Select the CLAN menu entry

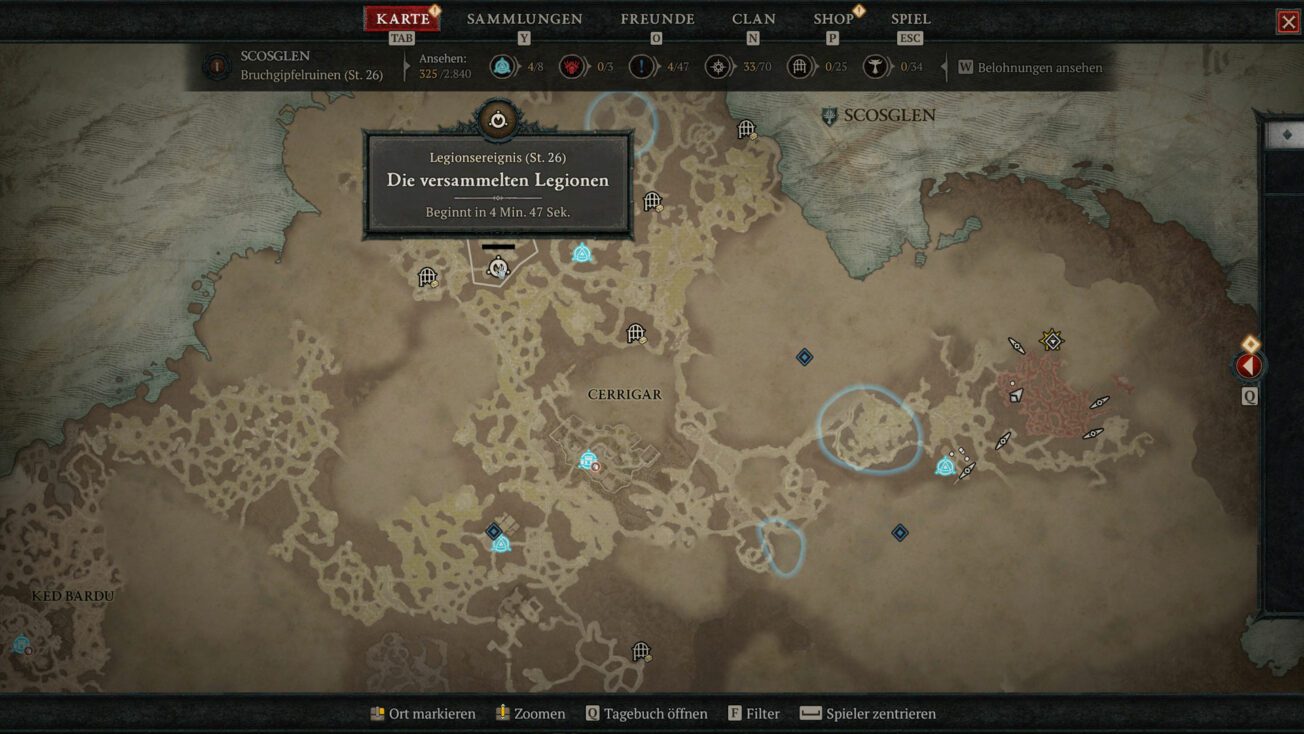click(754, 18)
